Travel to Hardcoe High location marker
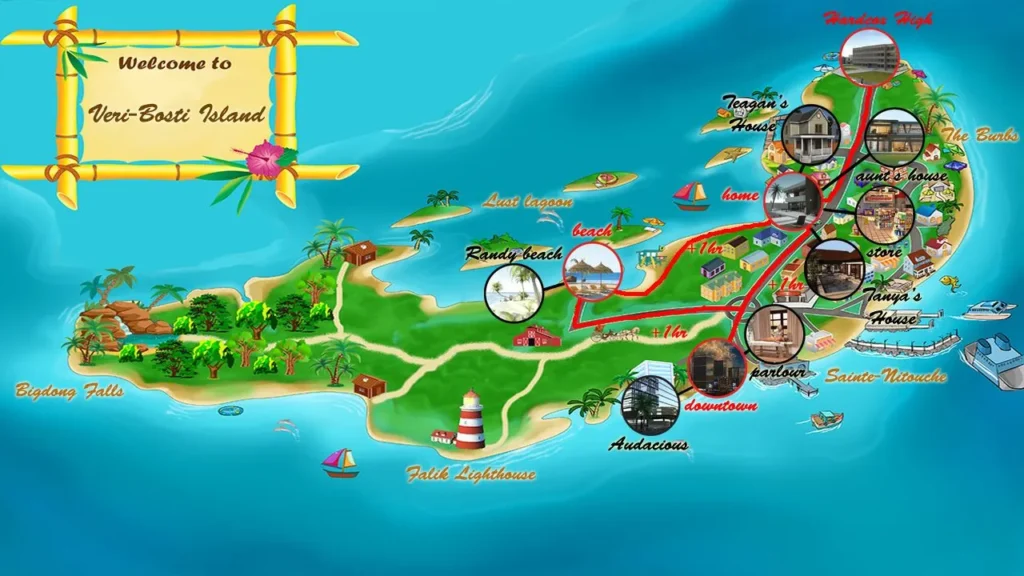 pyautogui.click(x=868, y=57)
